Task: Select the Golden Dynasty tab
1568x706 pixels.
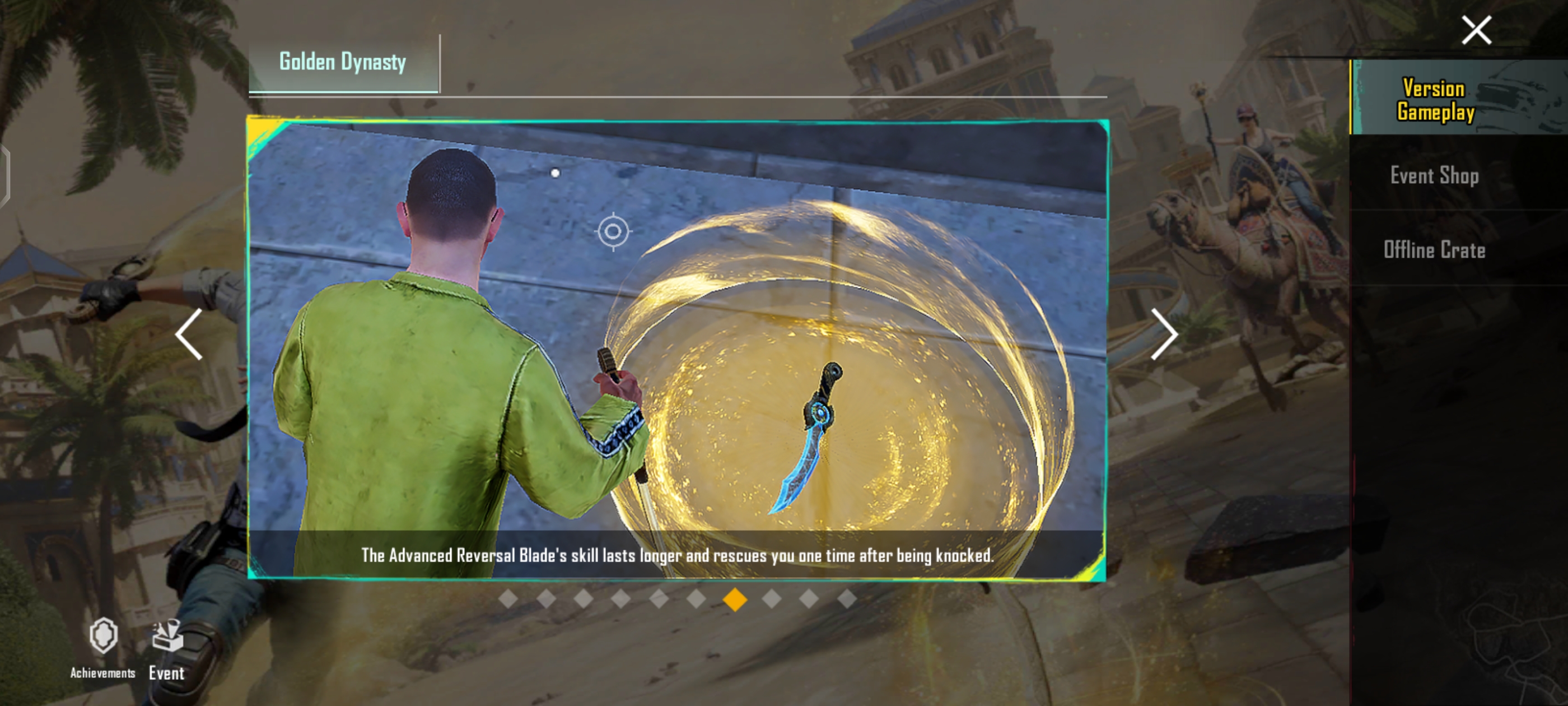Action: click(x=343, y=62)
